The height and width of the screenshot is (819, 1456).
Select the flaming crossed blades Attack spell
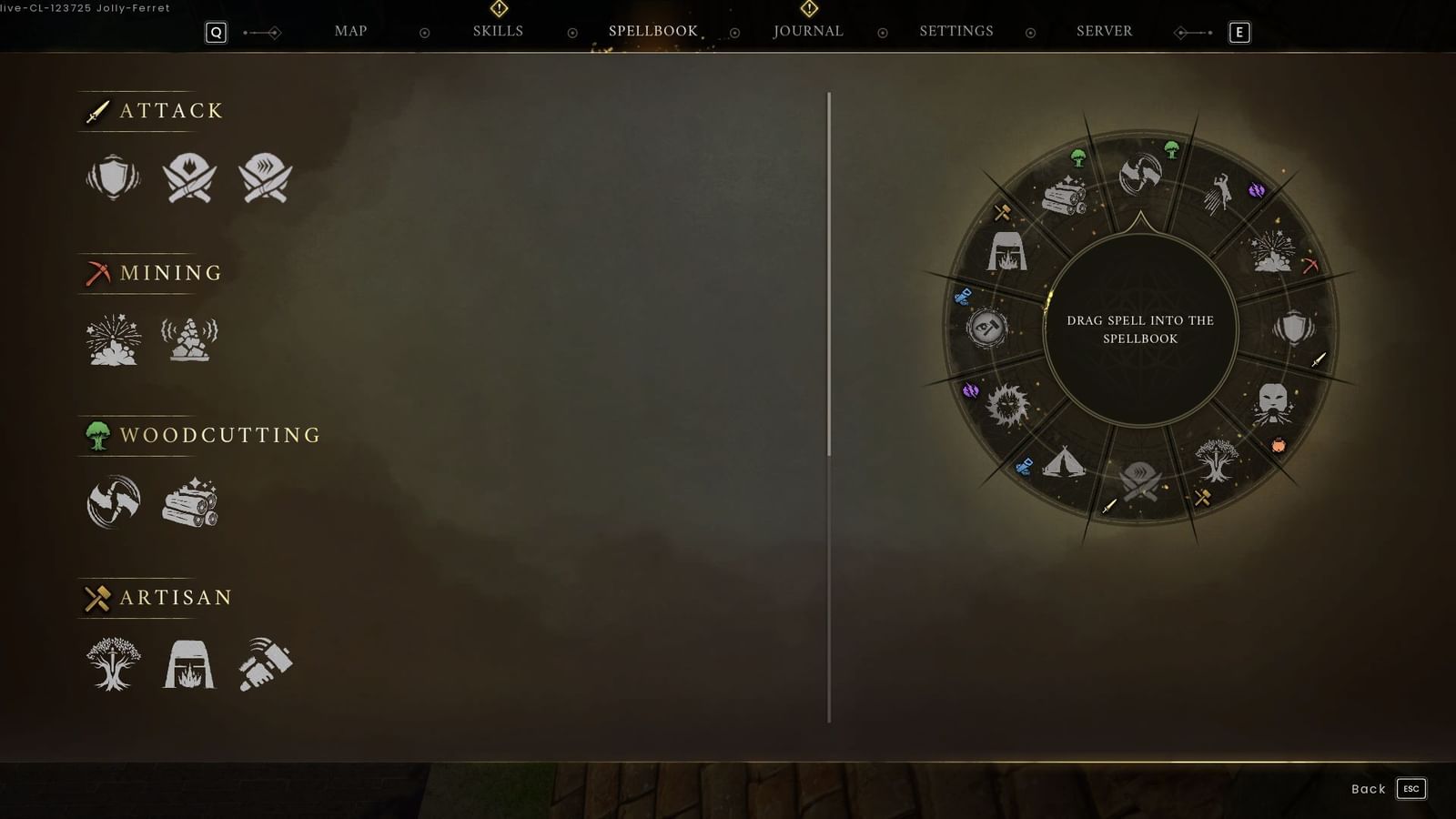pos(188,179)
